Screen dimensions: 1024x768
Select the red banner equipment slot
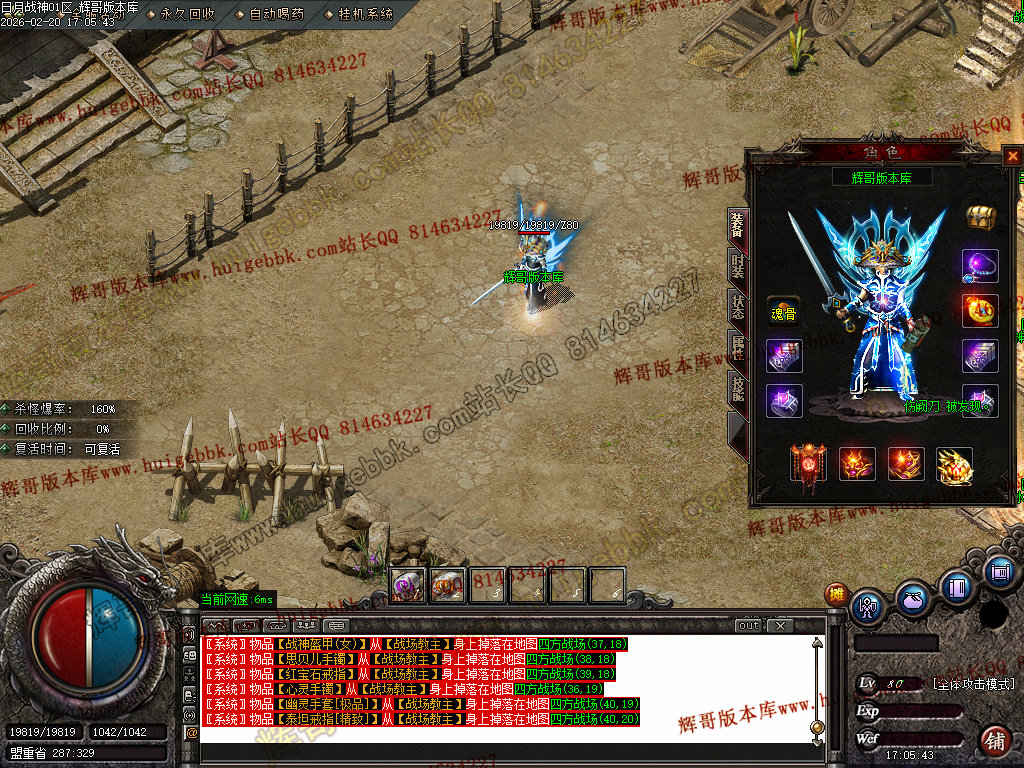coord(808,464)
